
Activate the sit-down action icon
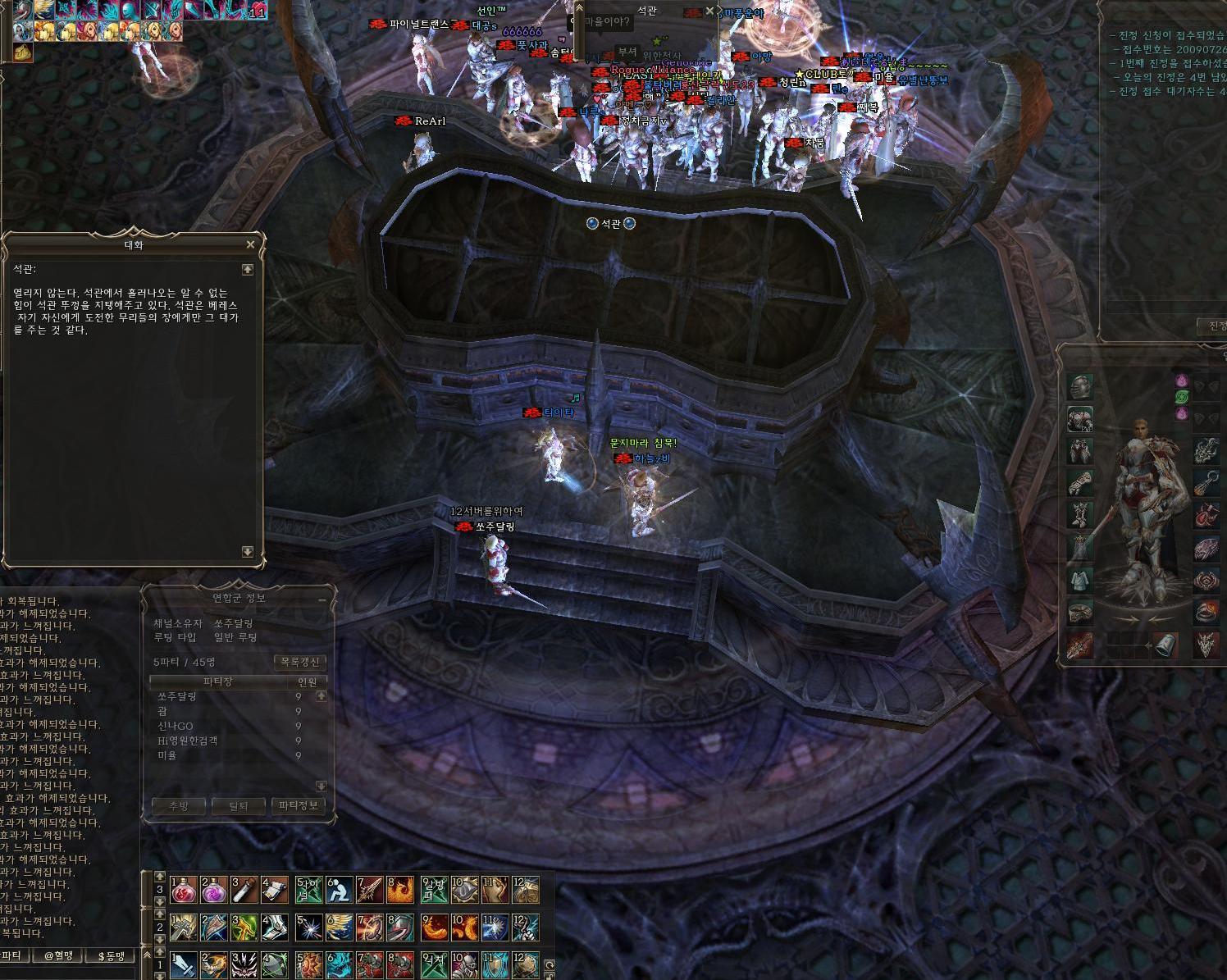click(x=339, y=890)
